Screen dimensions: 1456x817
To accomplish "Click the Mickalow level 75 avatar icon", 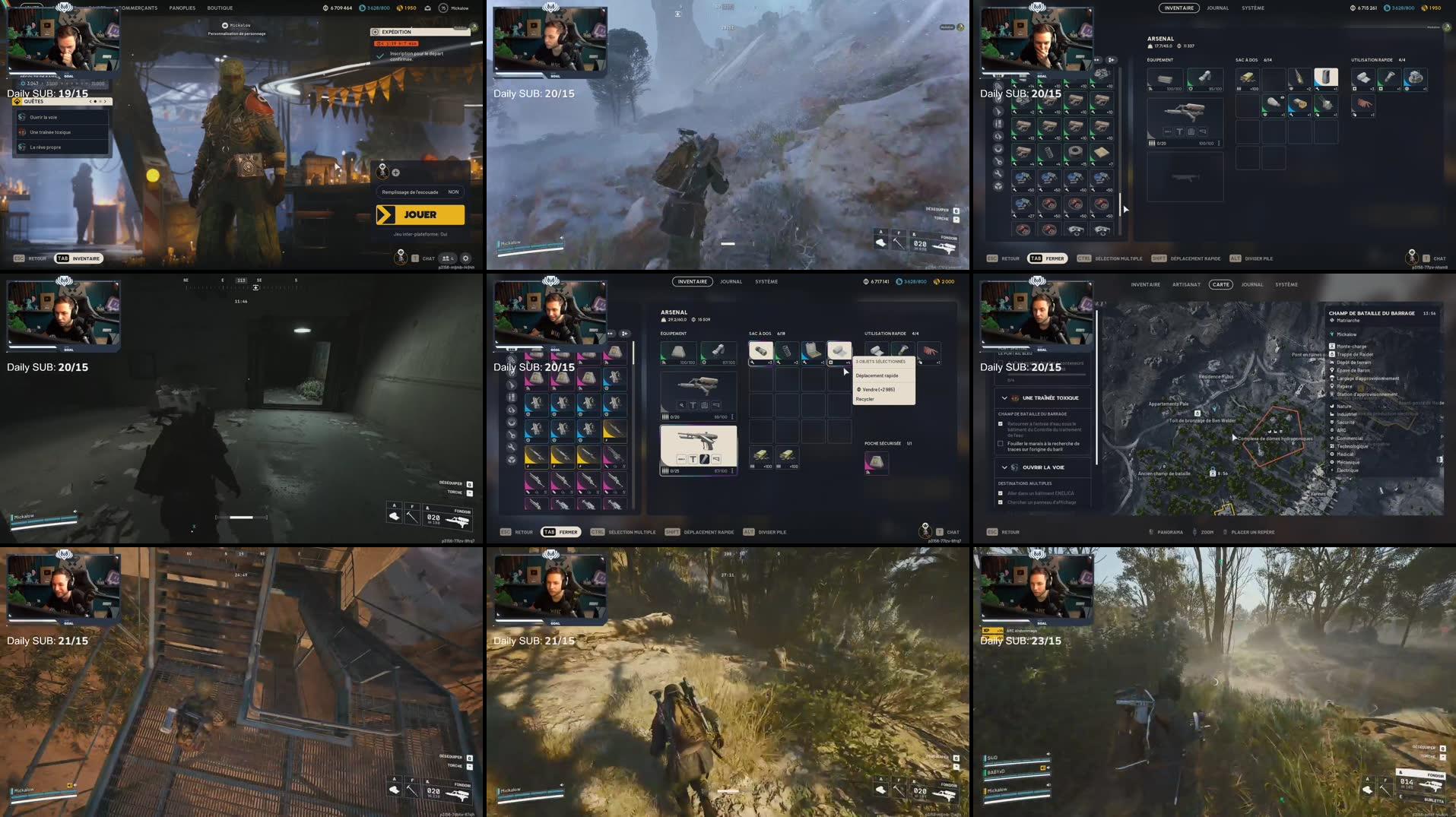I will 442,8.
